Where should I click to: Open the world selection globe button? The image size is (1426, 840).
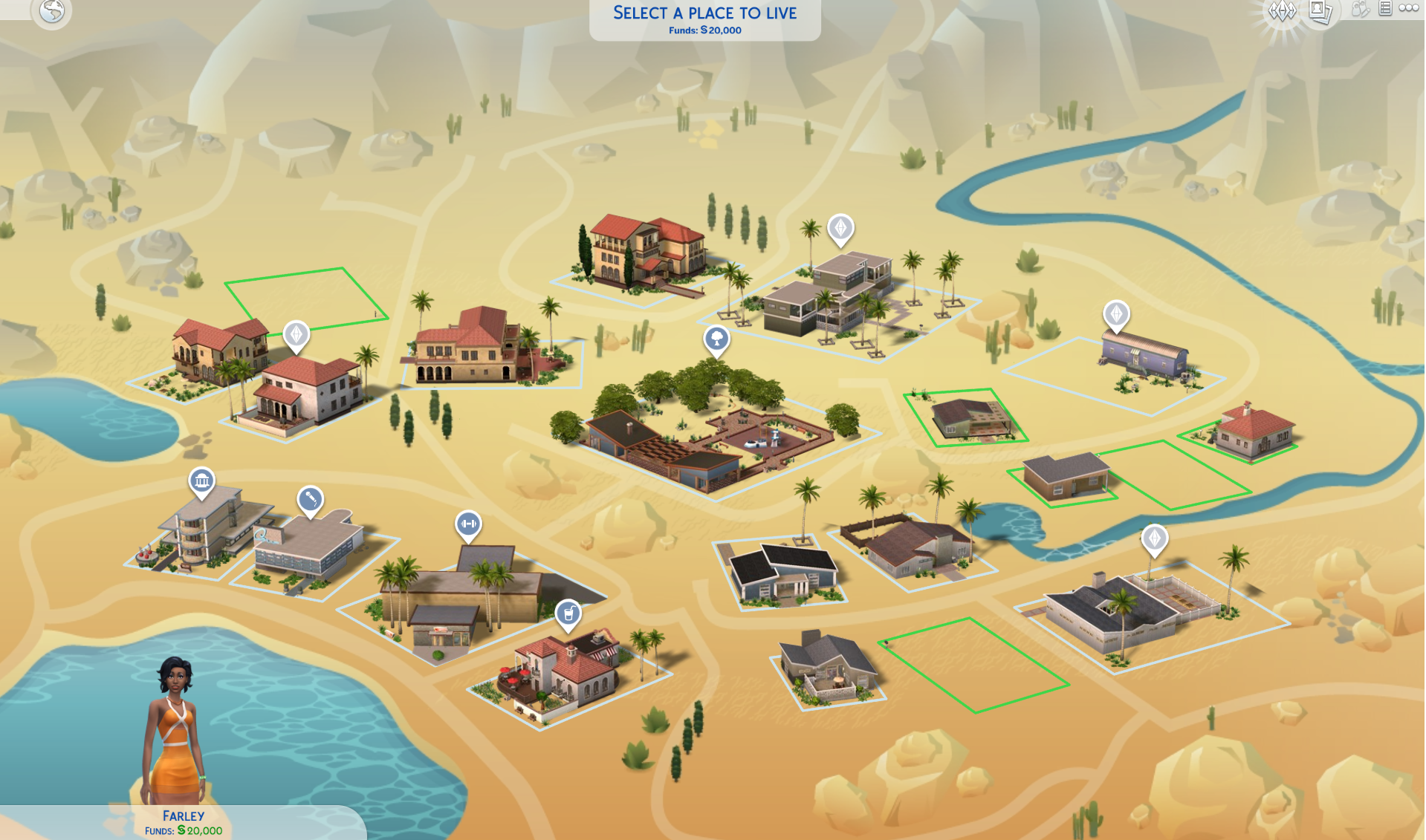52,11
